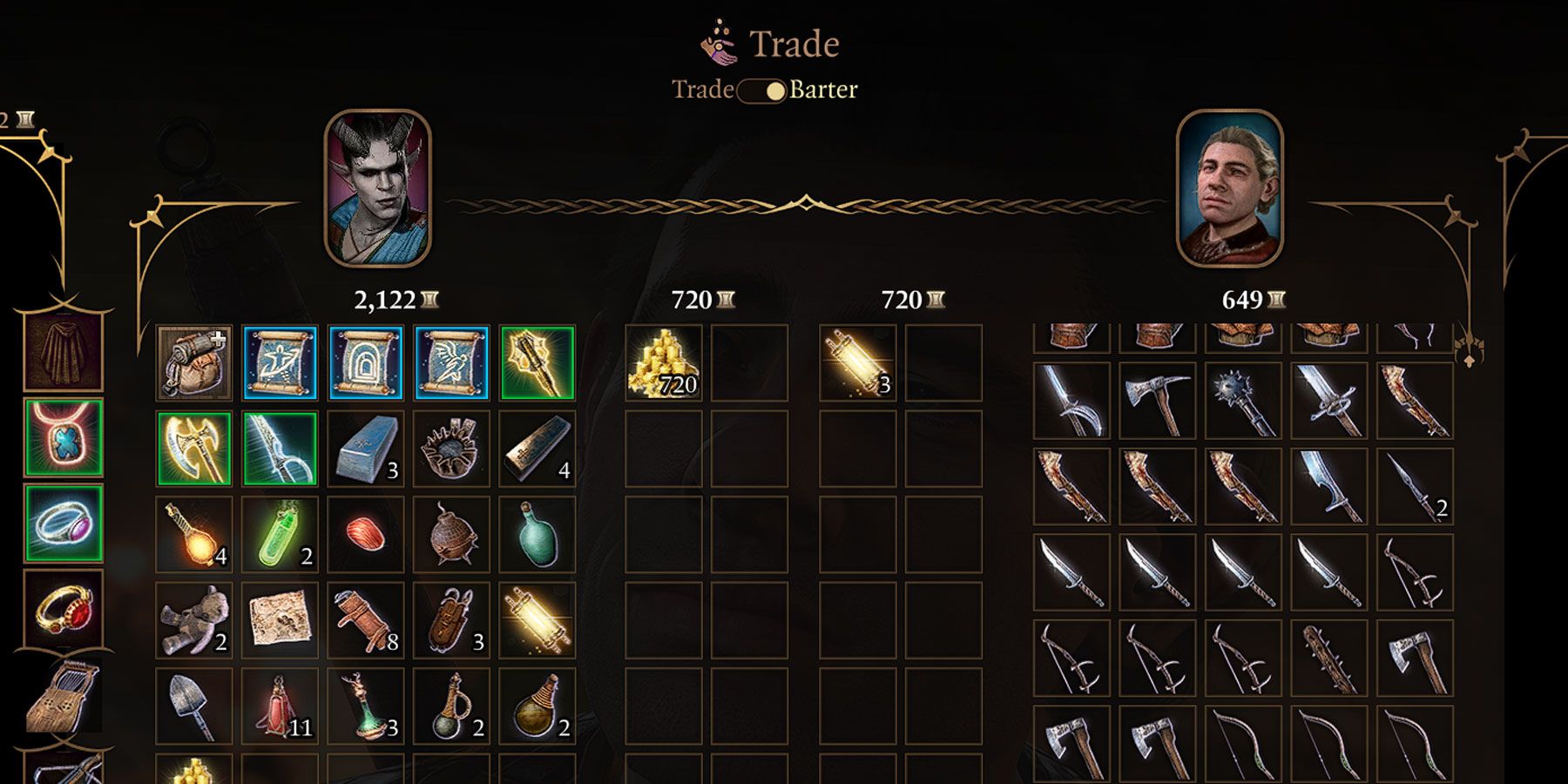Select the 720 gold pile in the trade slot
The height and width of the screenshot is (784, 1568).
click(x=664, y=364)
